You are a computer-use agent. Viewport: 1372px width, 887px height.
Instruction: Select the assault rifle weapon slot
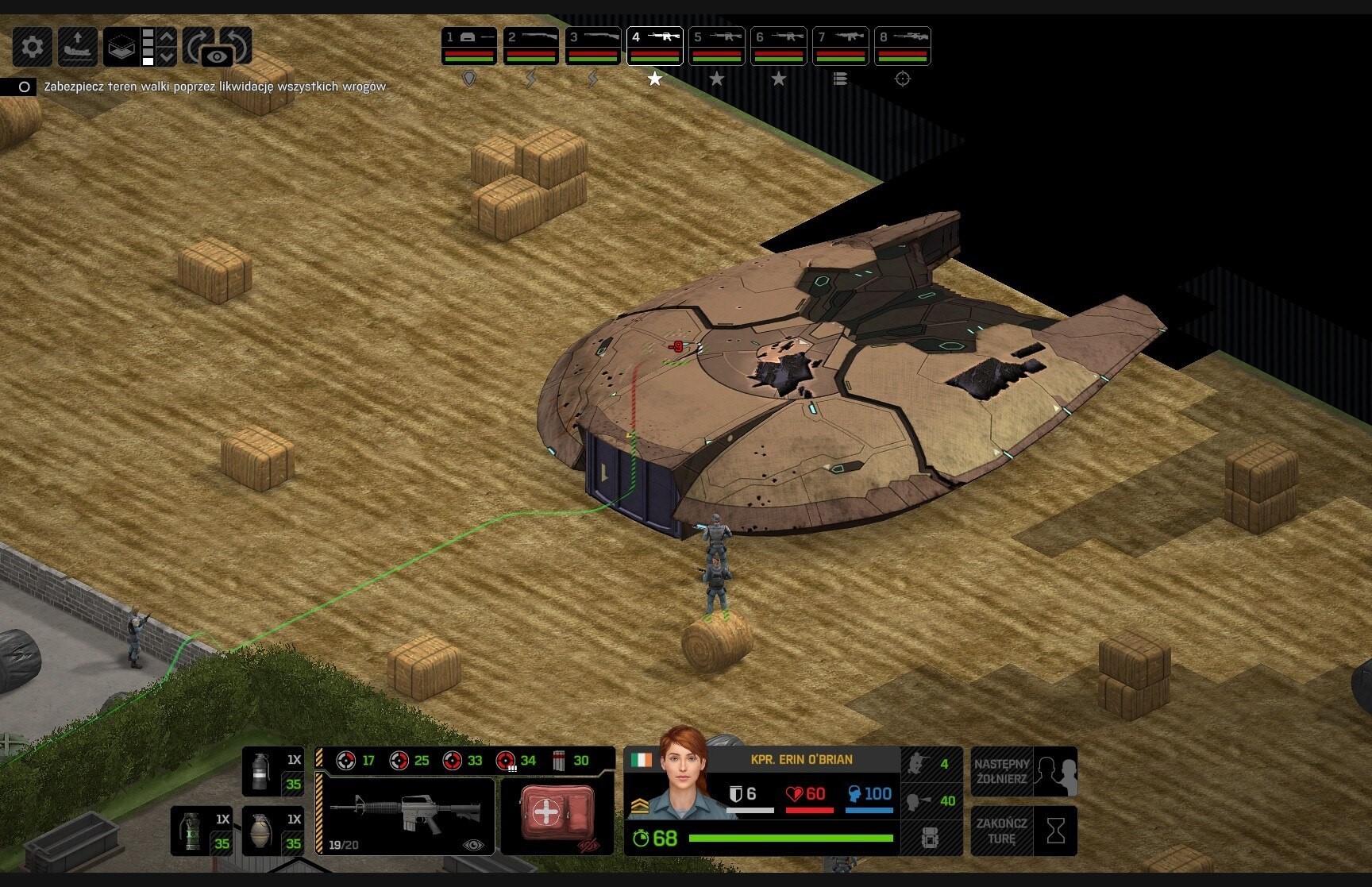coord(405,814)
